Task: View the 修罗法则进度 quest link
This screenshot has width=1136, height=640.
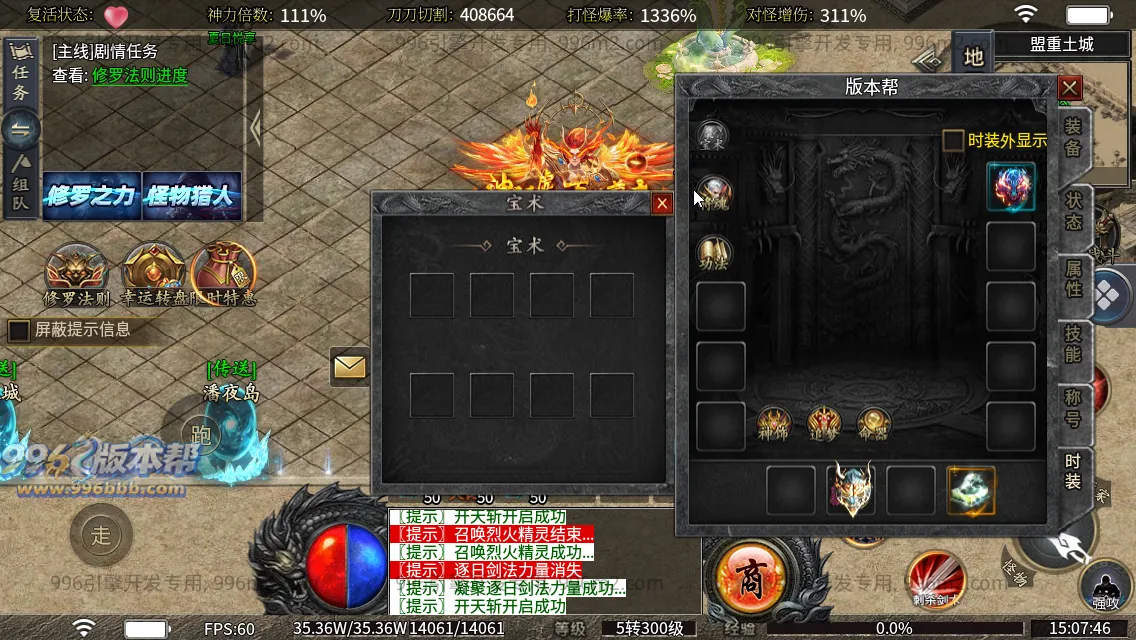Action: 140,76
